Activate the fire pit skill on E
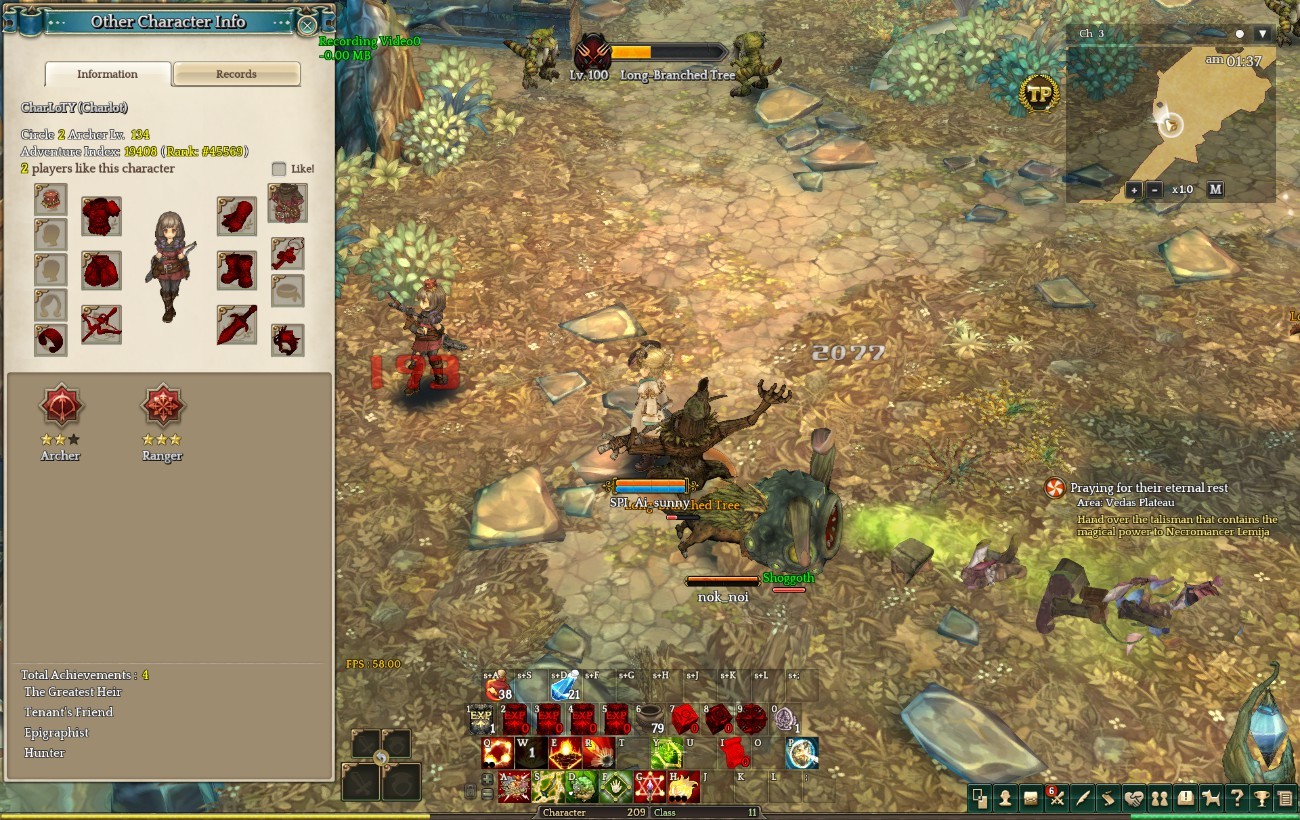Screen dimensions: 1300x820 click(565, 753)
